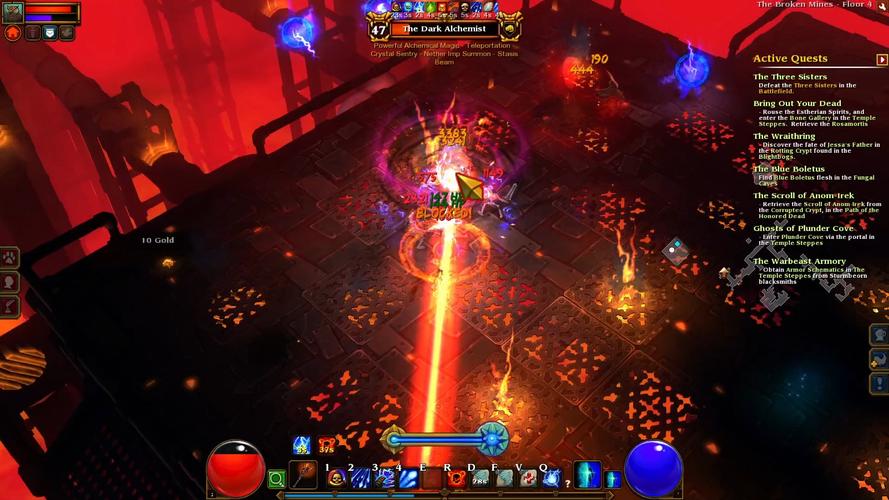This screenshot has height=500, width=889.
Task: Open The Wraithring quest entry
Action: (784, 136)
